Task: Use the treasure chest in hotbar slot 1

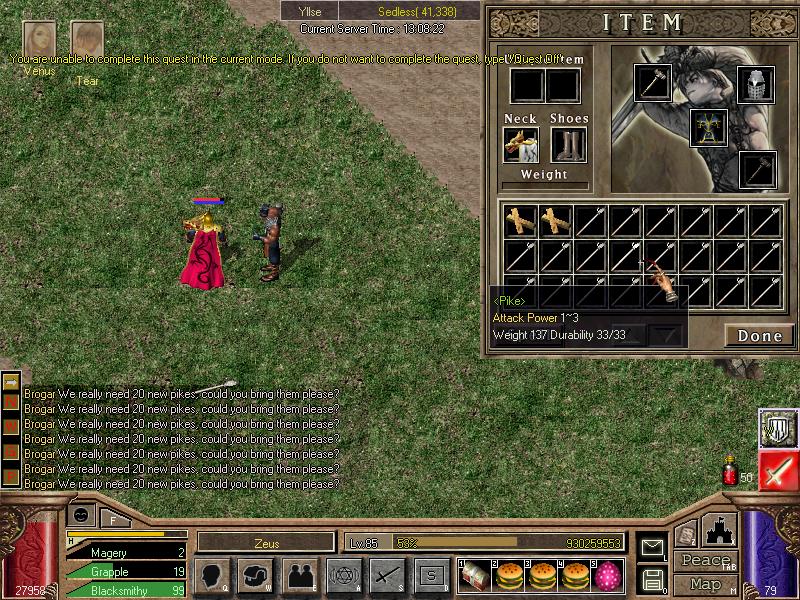Action: [476, 574]
